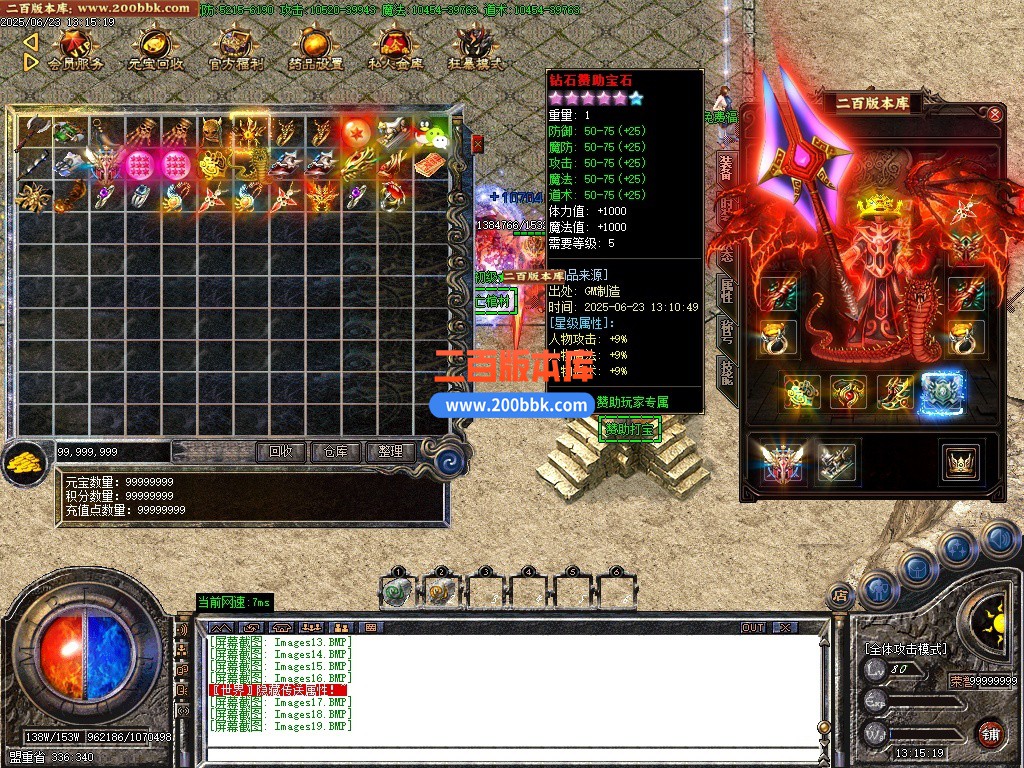The height and width of the screenshot is (768, 1024).
Task: Open the 会员服务 VIP menu
Action: pyautogui.click(x=75, y=48)
